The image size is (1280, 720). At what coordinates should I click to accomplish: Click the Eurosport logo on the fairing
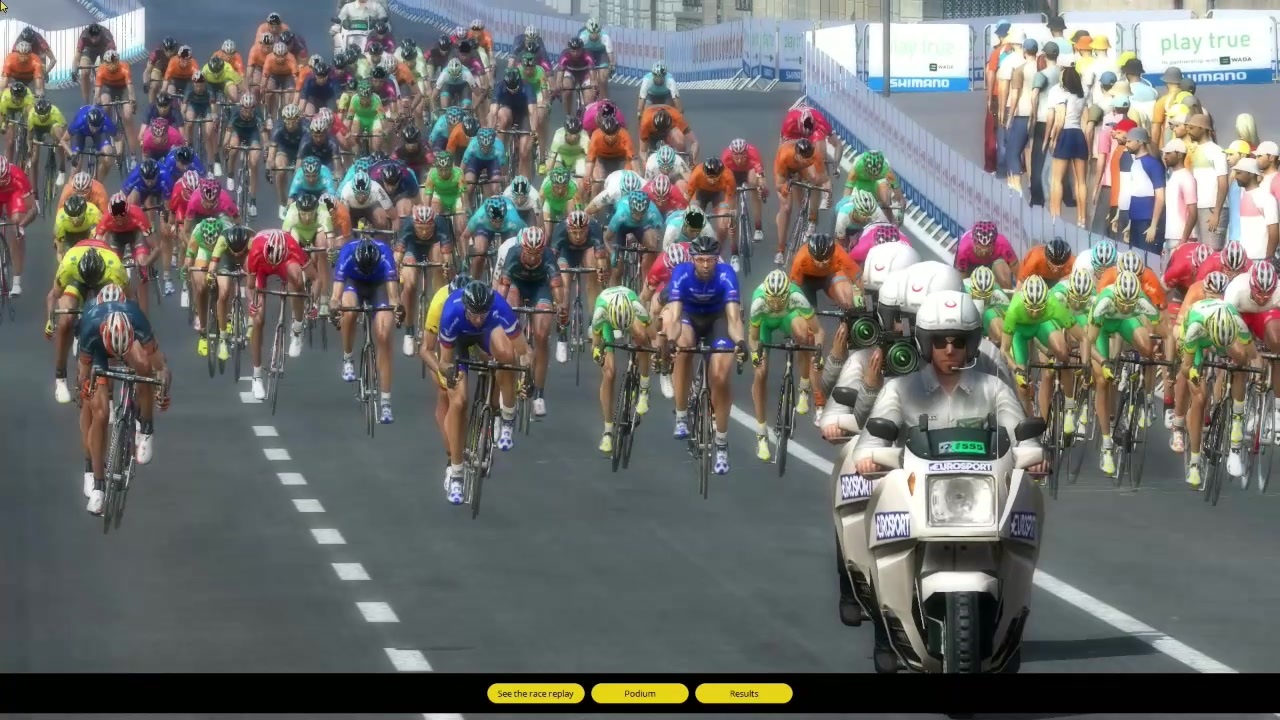click(960, 467)
